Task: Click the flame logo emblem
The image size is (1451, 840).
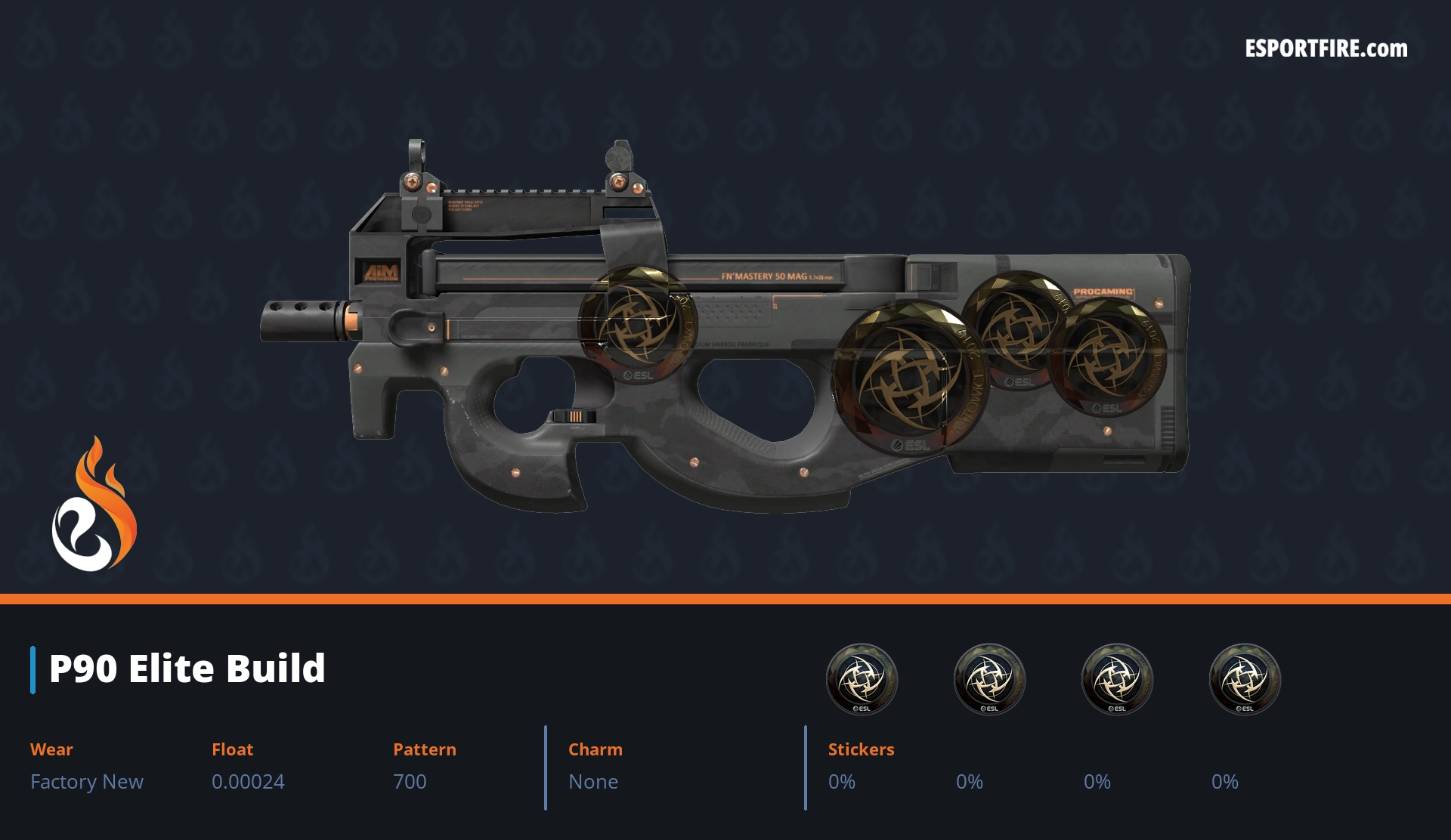Action: tap(94, 505)
